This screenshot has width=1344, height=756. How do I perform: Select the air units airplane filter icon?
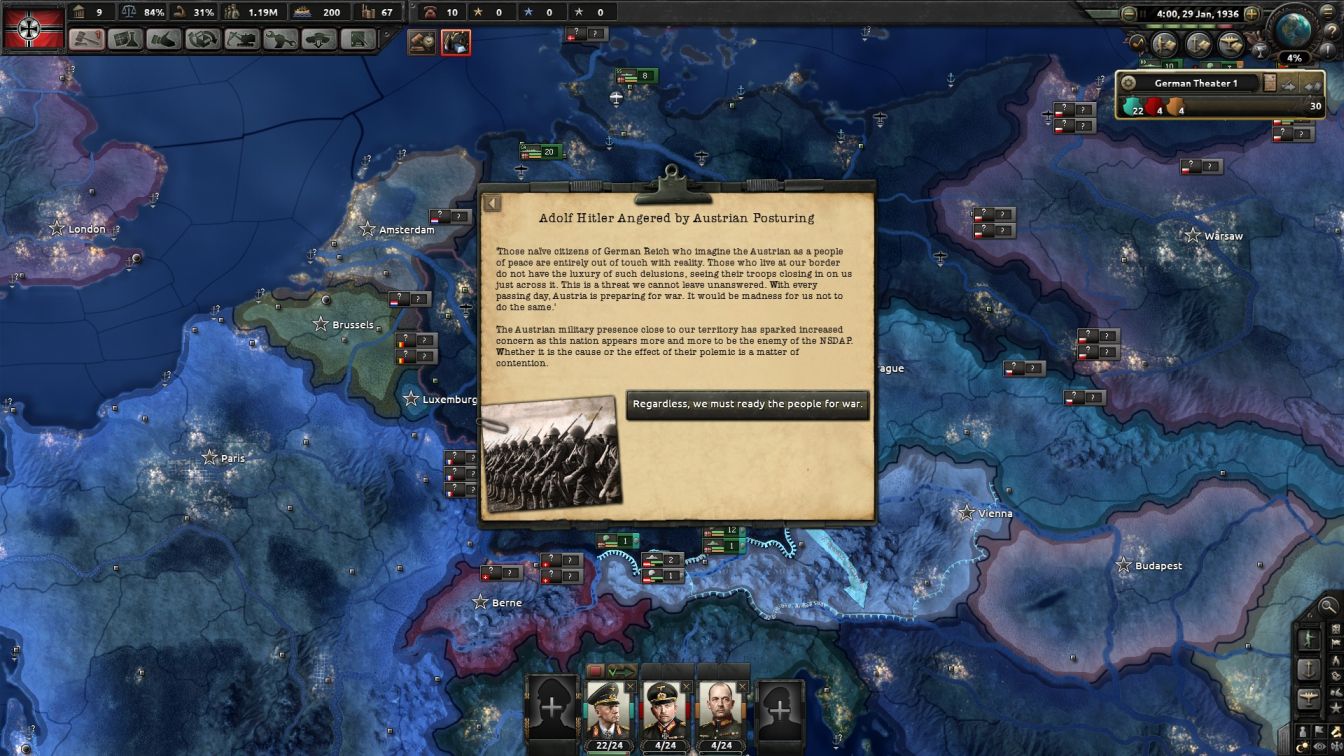[x=1307, y=698]
